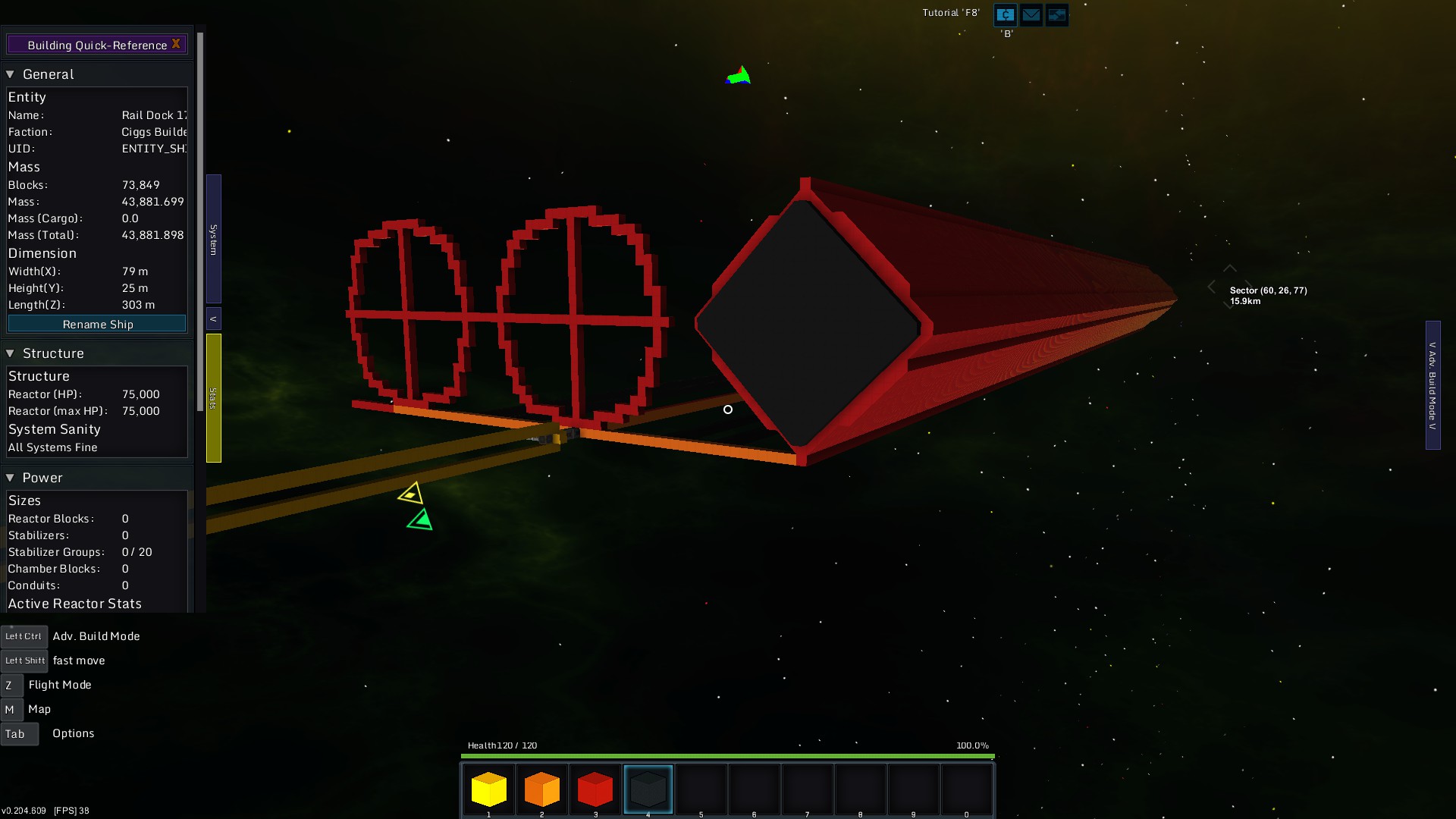This screenshot has height=819, width=1456.
Task: Open the credits shop icon
Action: coord(1006,14)
